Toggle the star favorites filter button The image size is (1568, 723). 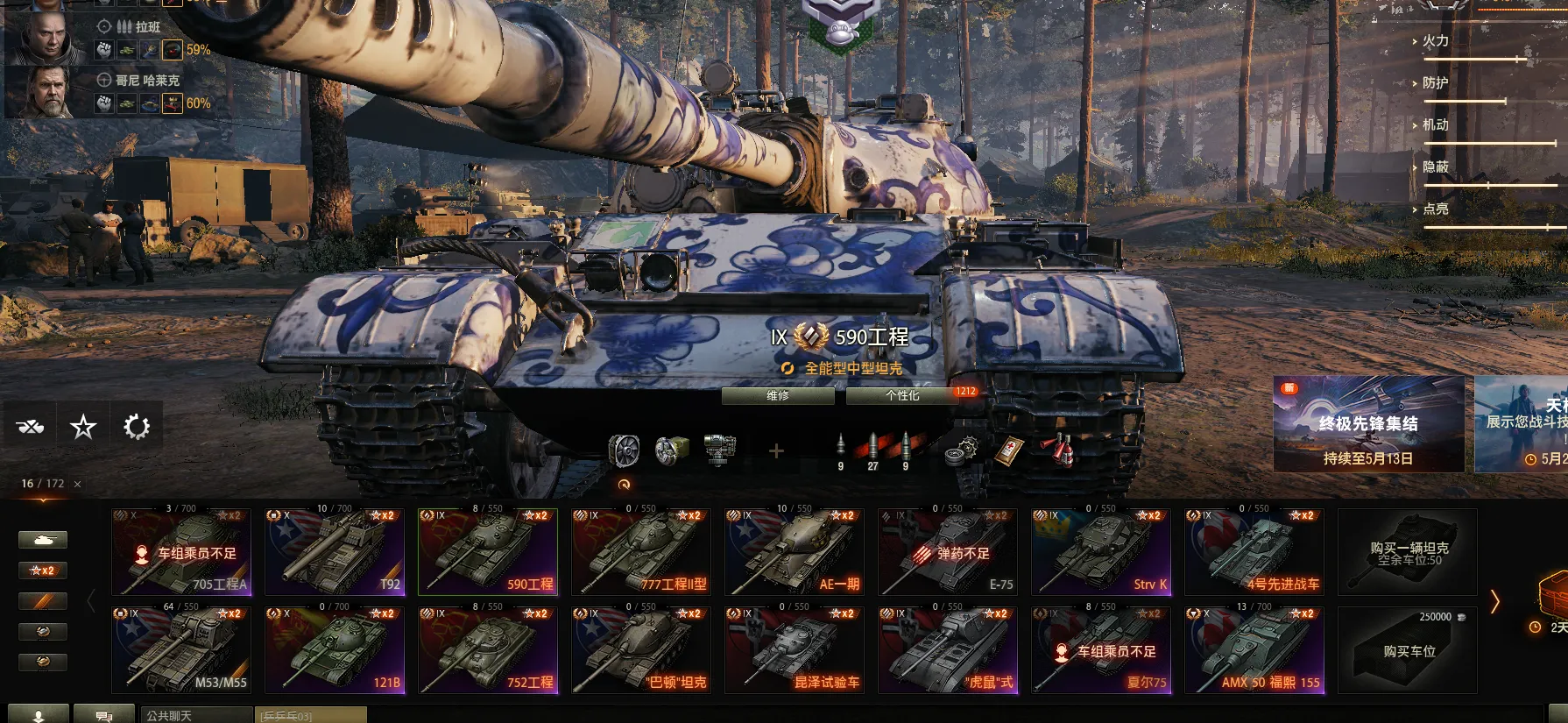pyautogui.click(x=83, y=428)
